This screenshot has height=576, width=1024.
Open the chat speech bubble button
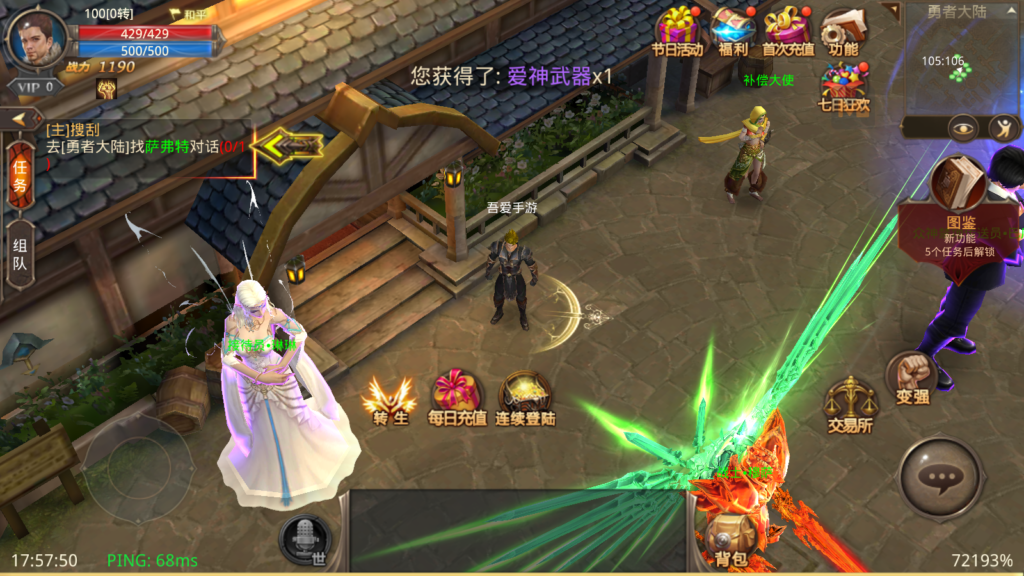[x=940, y=477]
